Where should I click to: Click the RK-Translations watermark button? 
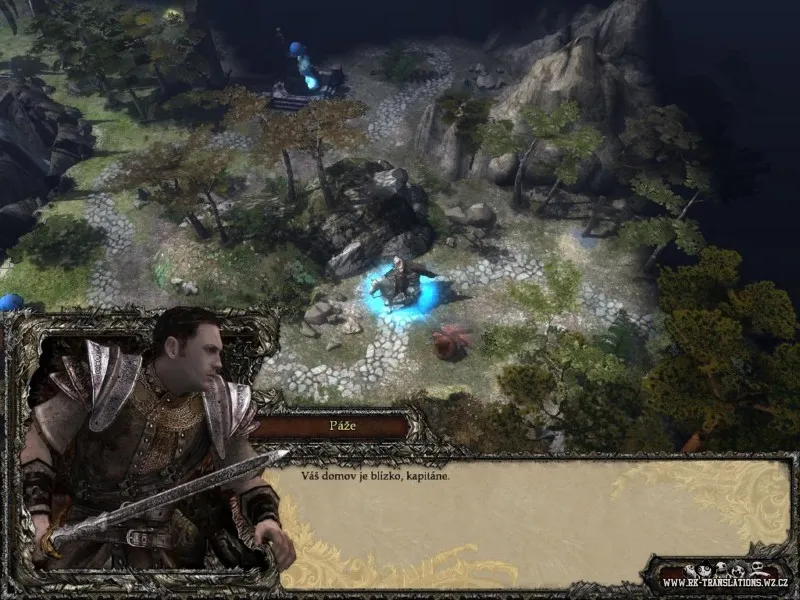point(719,578)
